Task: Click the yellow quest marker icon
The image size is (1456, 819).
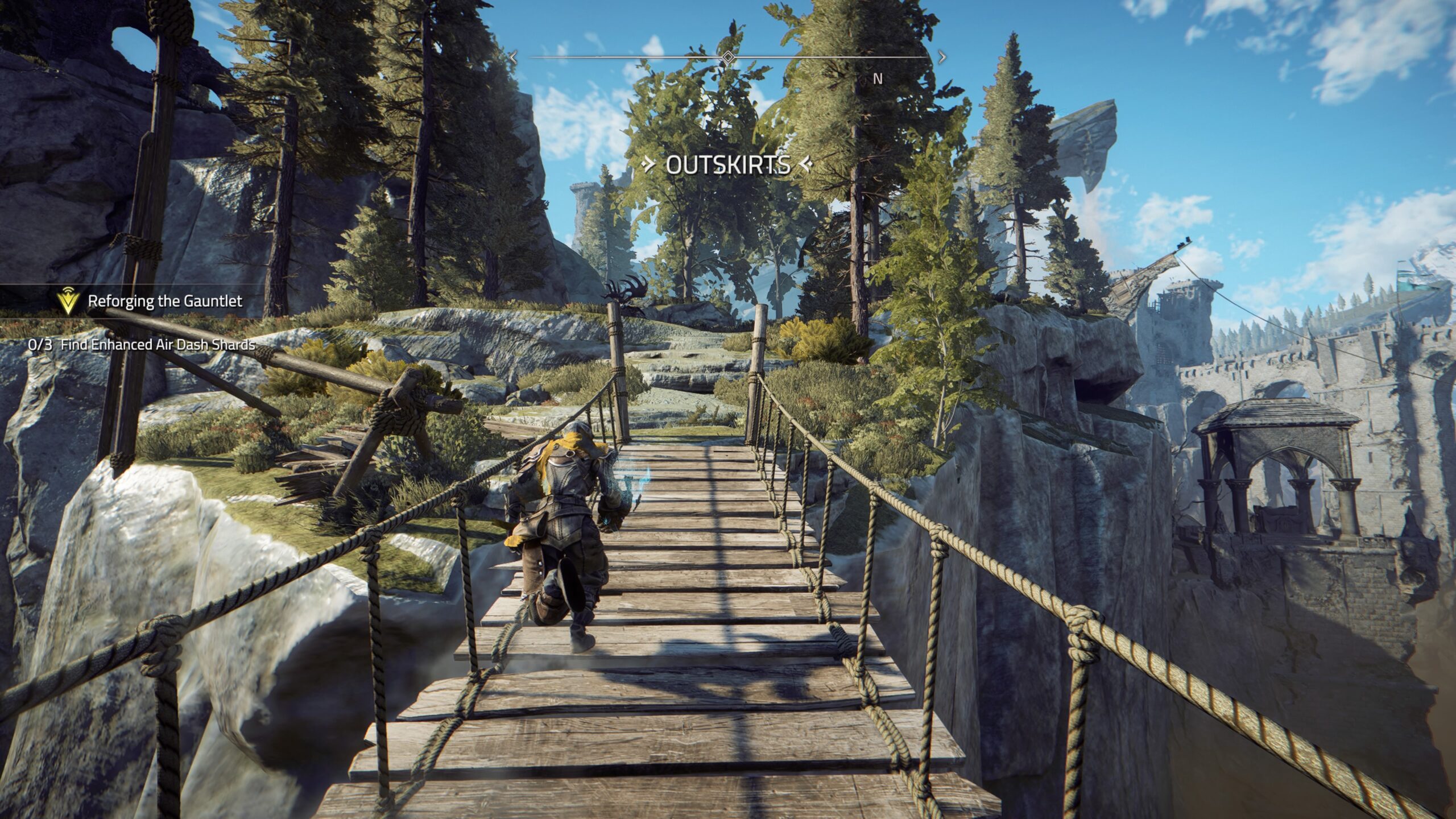Action: click(68, 301)
